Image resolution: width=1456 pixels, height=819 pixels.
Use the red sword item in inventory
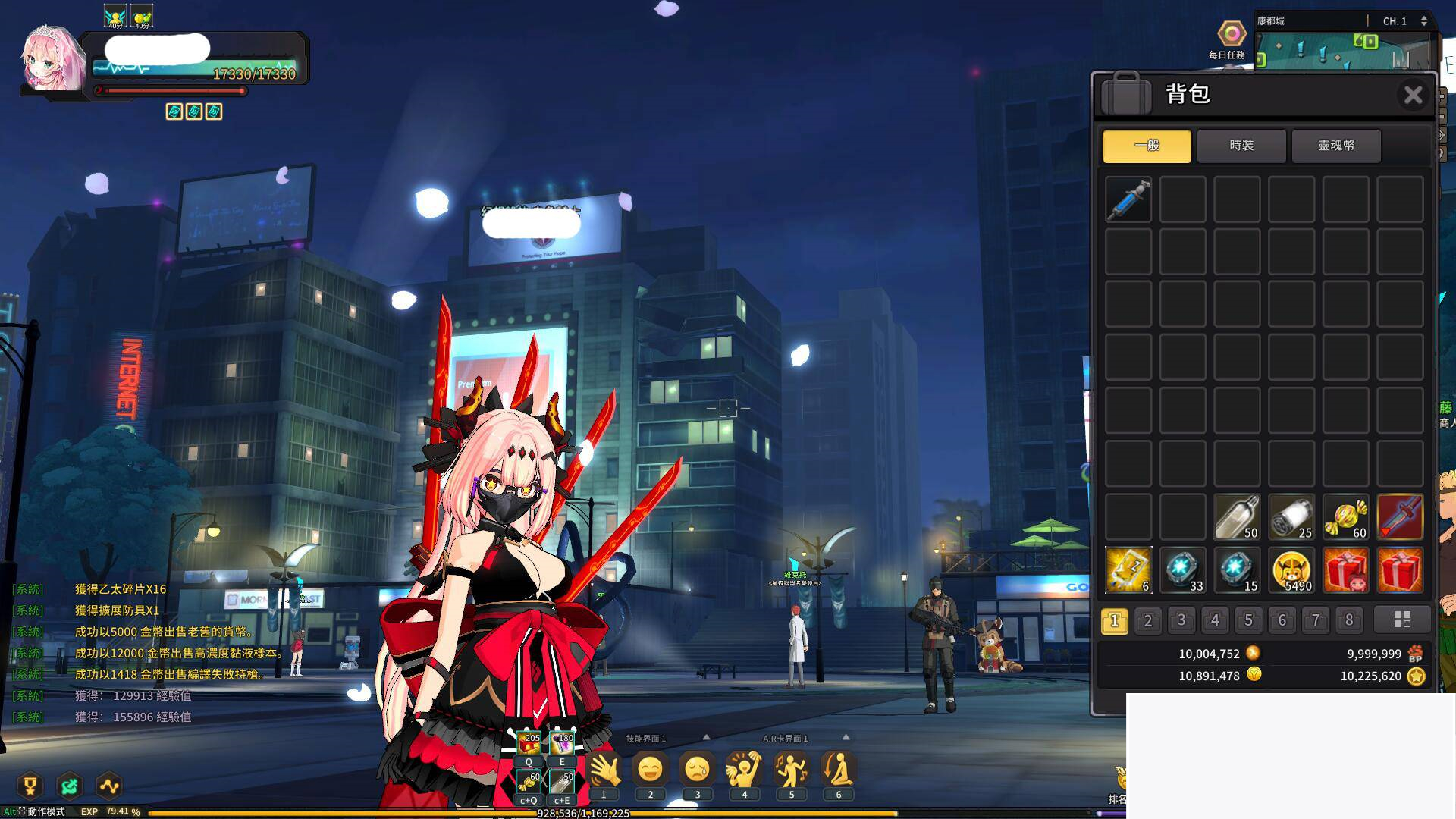click(1401, 516)
